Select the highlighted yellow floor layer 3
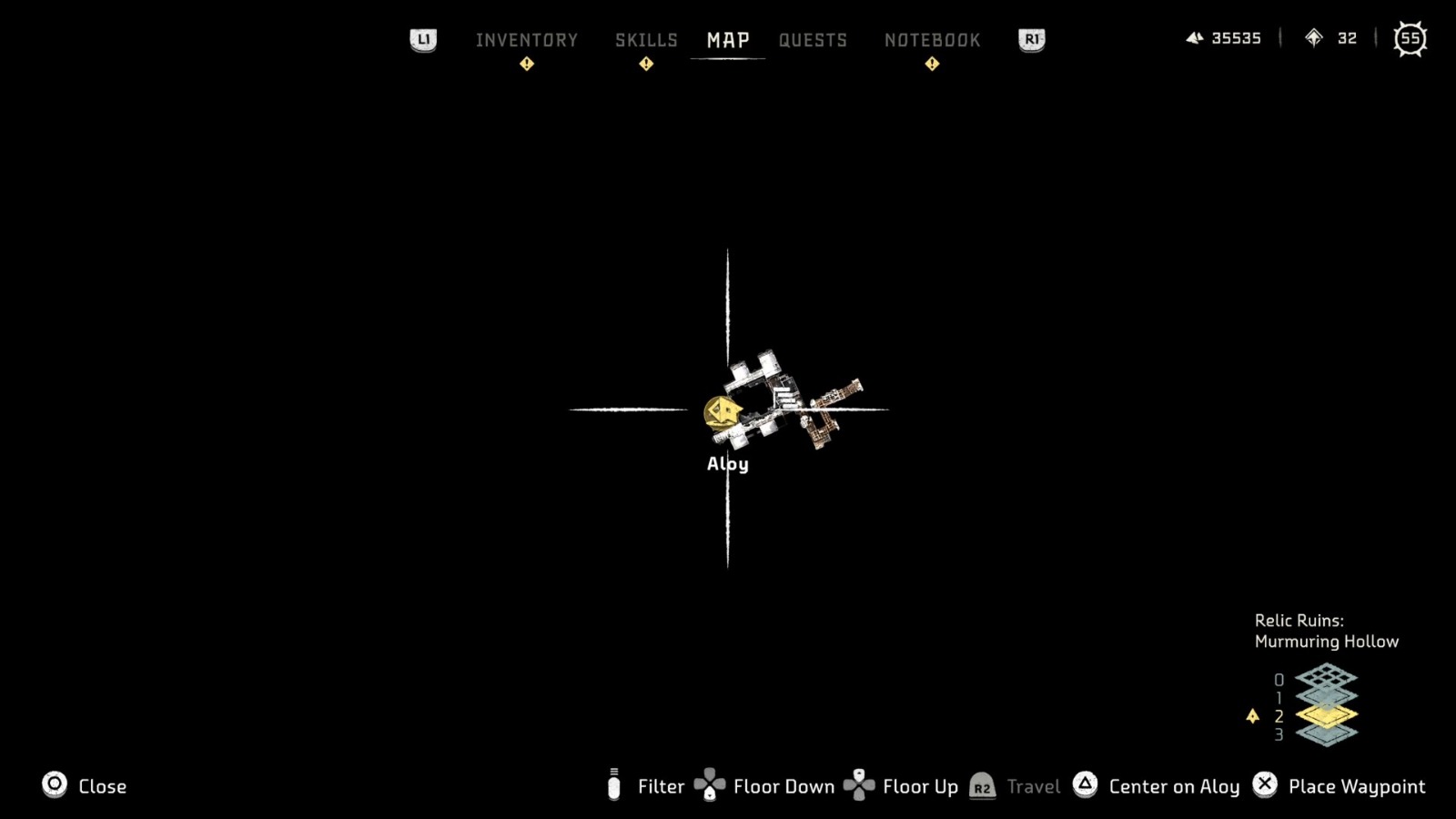This screenshot has height=819, width=1456. tap(1327, 716)
